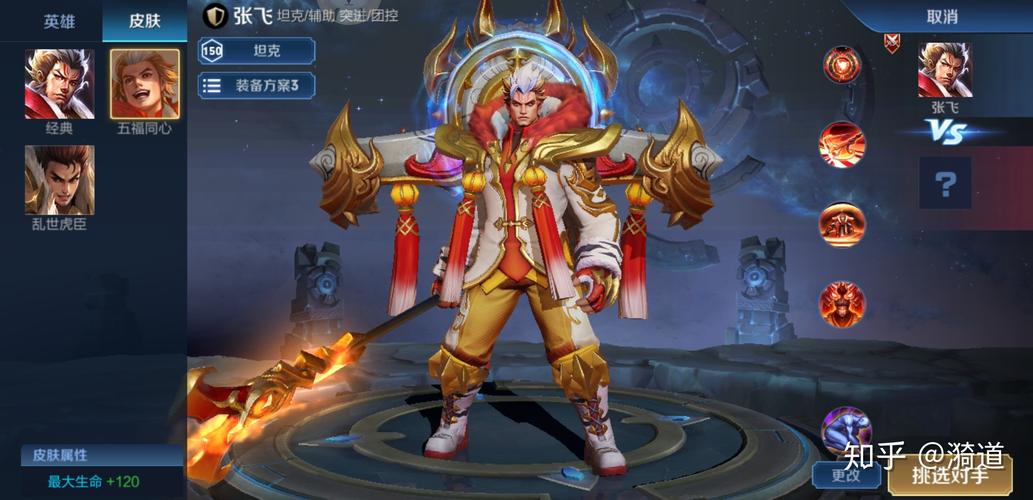Select the purple summoner spell icon
Viewport: 1033px width, 500px height.
pos(845,428)
